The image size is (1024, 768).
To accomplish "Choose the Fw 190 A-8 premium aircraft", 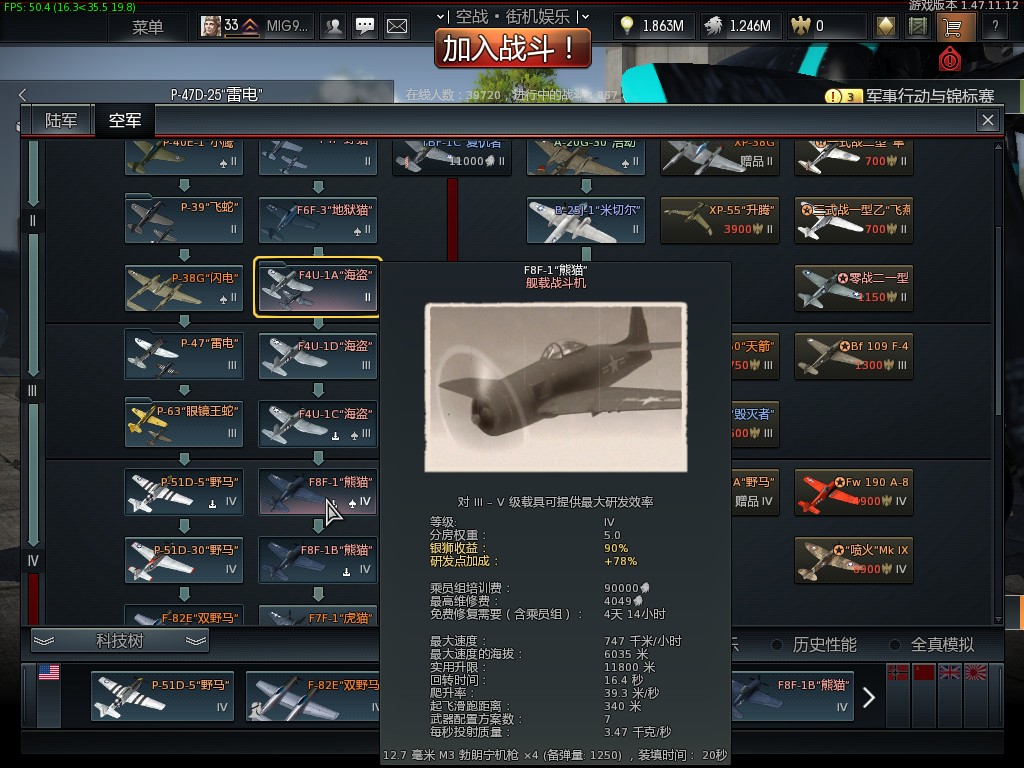I will pyautogui.click(x=853, y=492).
